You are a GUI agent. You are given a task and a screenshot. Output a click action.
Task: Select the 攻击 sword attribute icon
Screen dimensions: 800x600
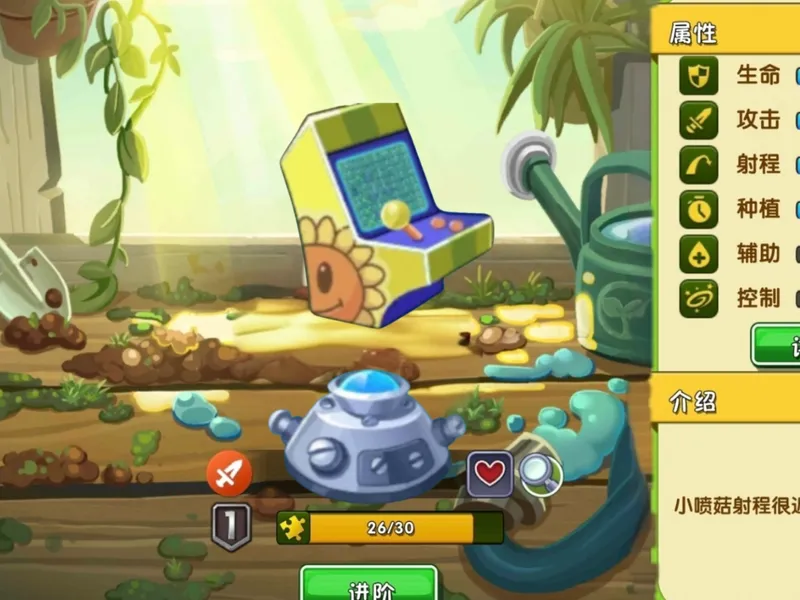pyautogui.click(x=699, y=120)
